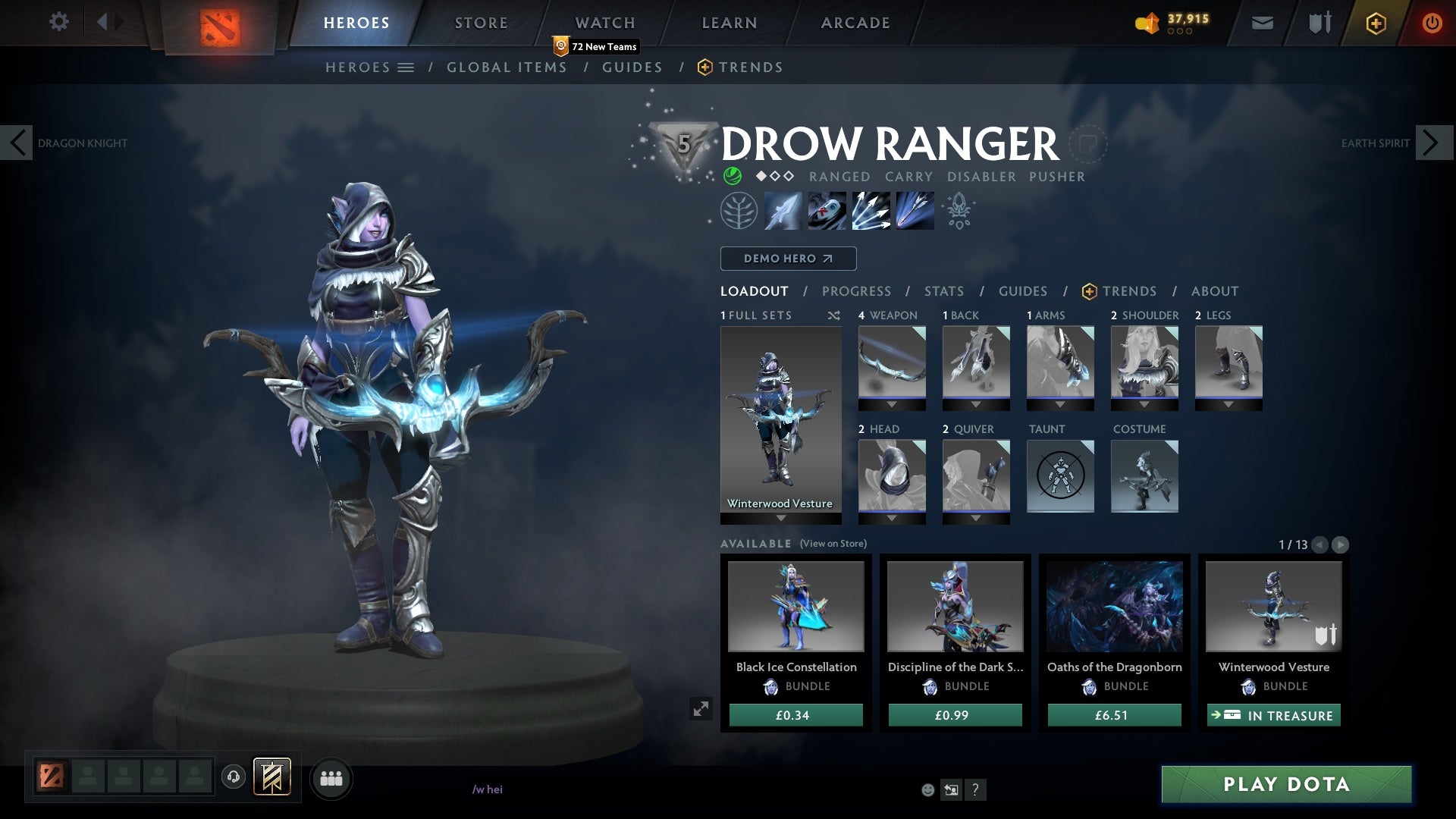View the Multishot ability icon
Viewport: 1456px width, 819px height.
pos(870,211)
